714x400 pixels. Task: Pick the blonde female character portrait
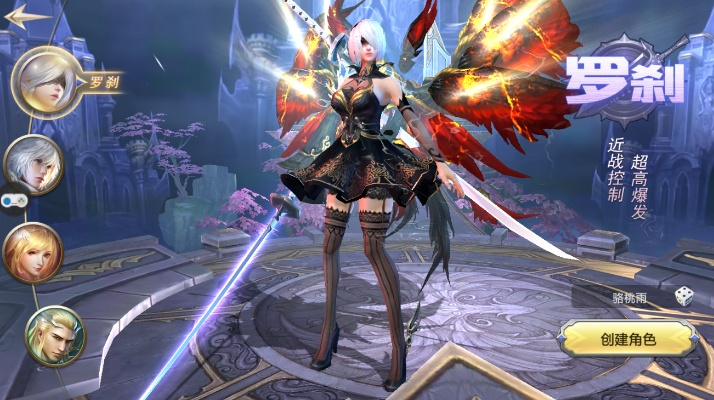pyautogui.click(x=33, y=251)
